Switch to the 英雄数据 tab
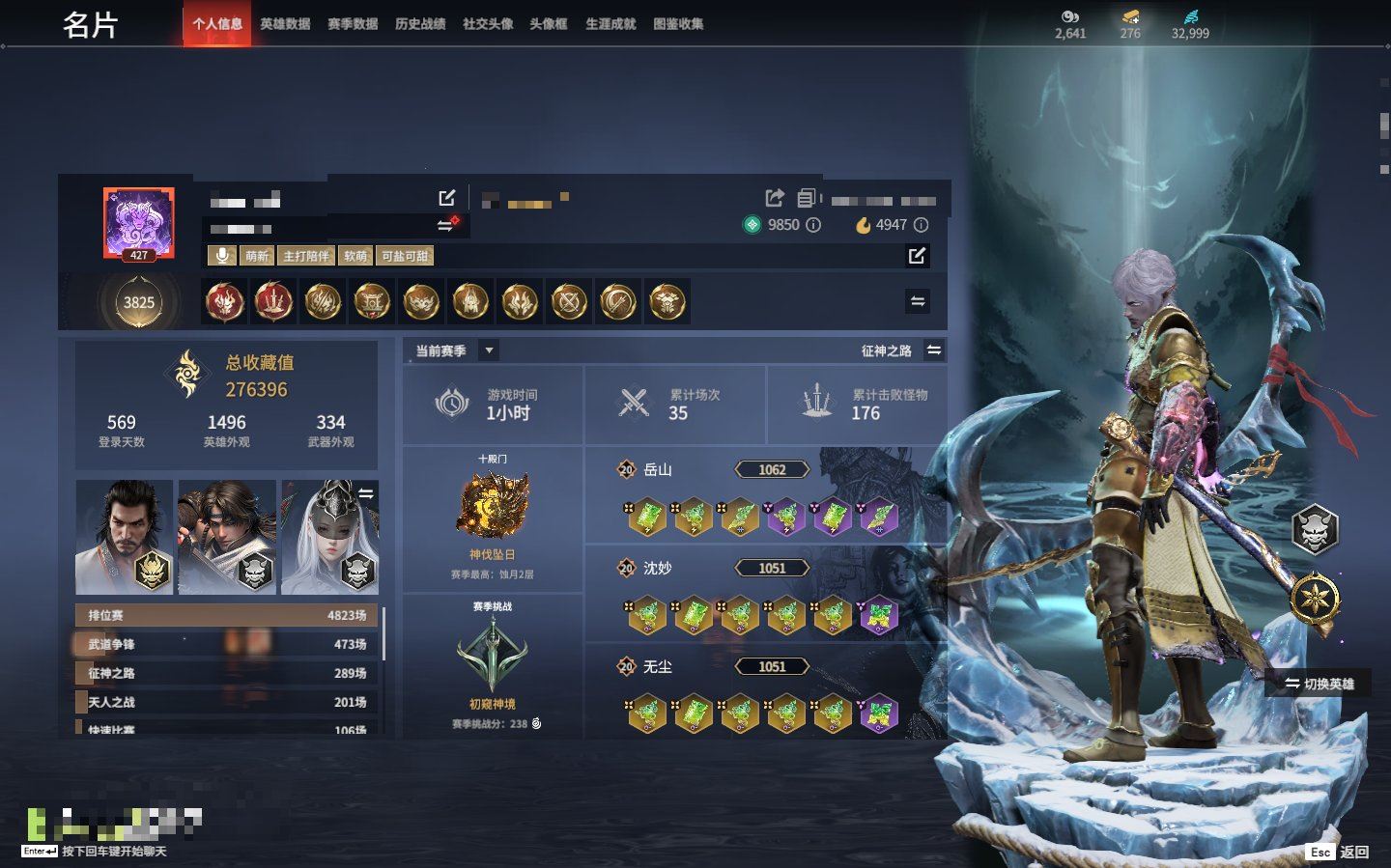Viewport: 1391px width, 868px height. [285, 24]
